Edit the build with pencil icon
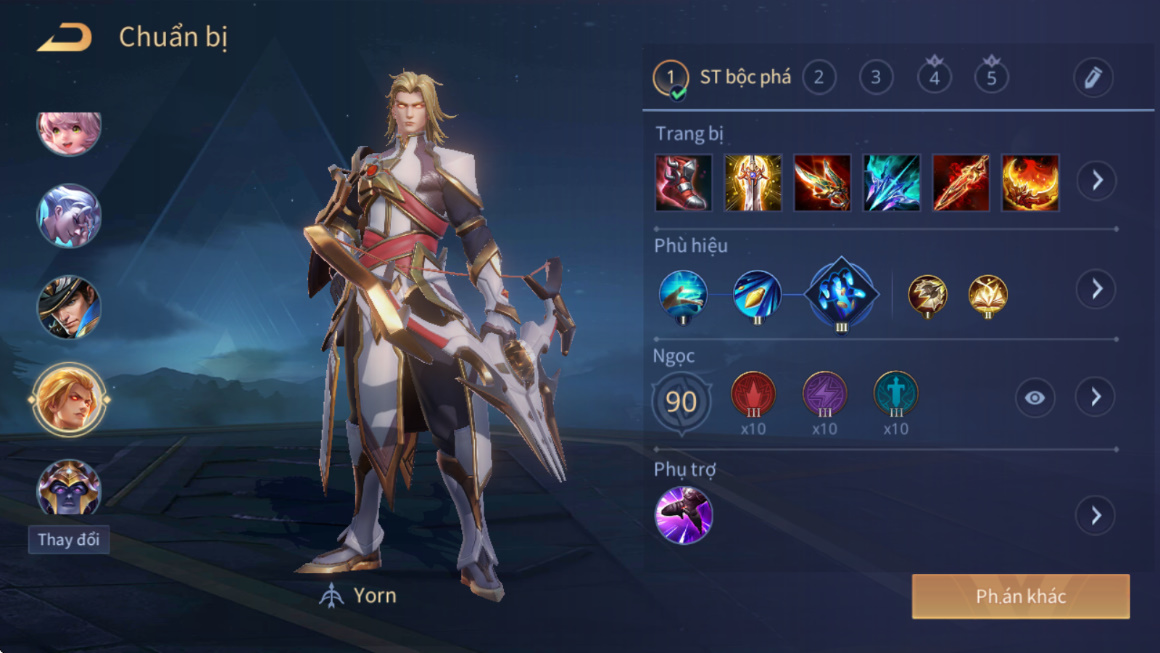 (x=1093, y=78)
